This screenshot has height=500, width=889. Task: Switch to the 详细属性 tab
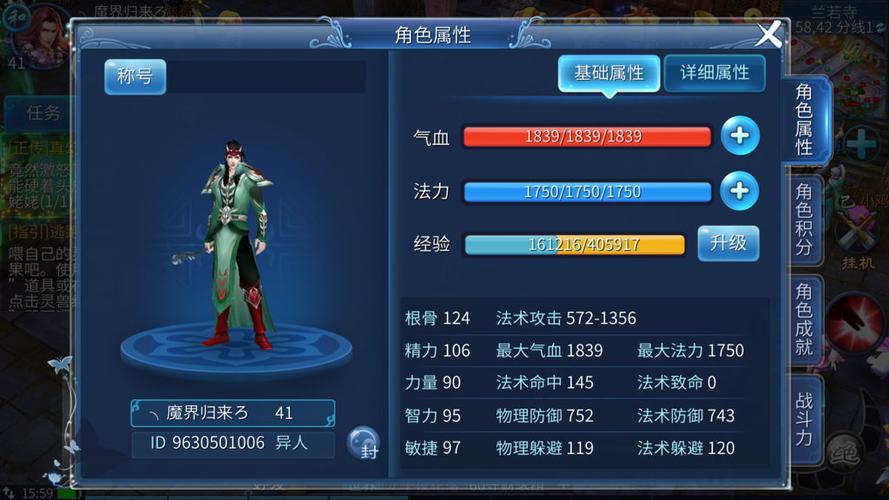click(x=714, y=73)
